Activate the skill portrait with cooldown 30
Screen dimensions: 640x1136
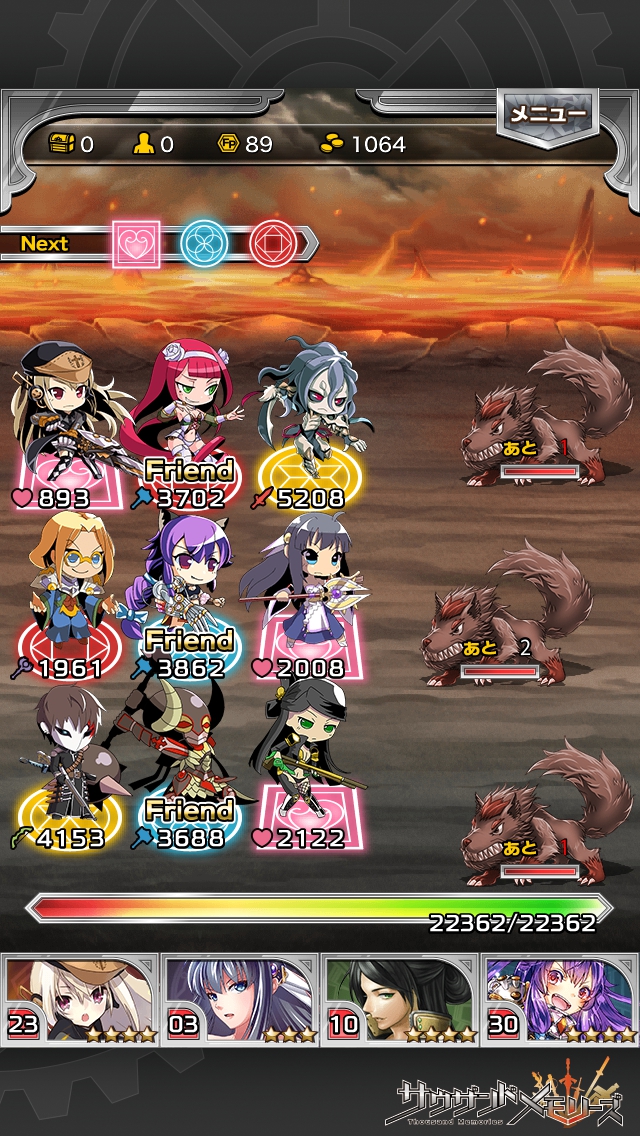point(560,998)
